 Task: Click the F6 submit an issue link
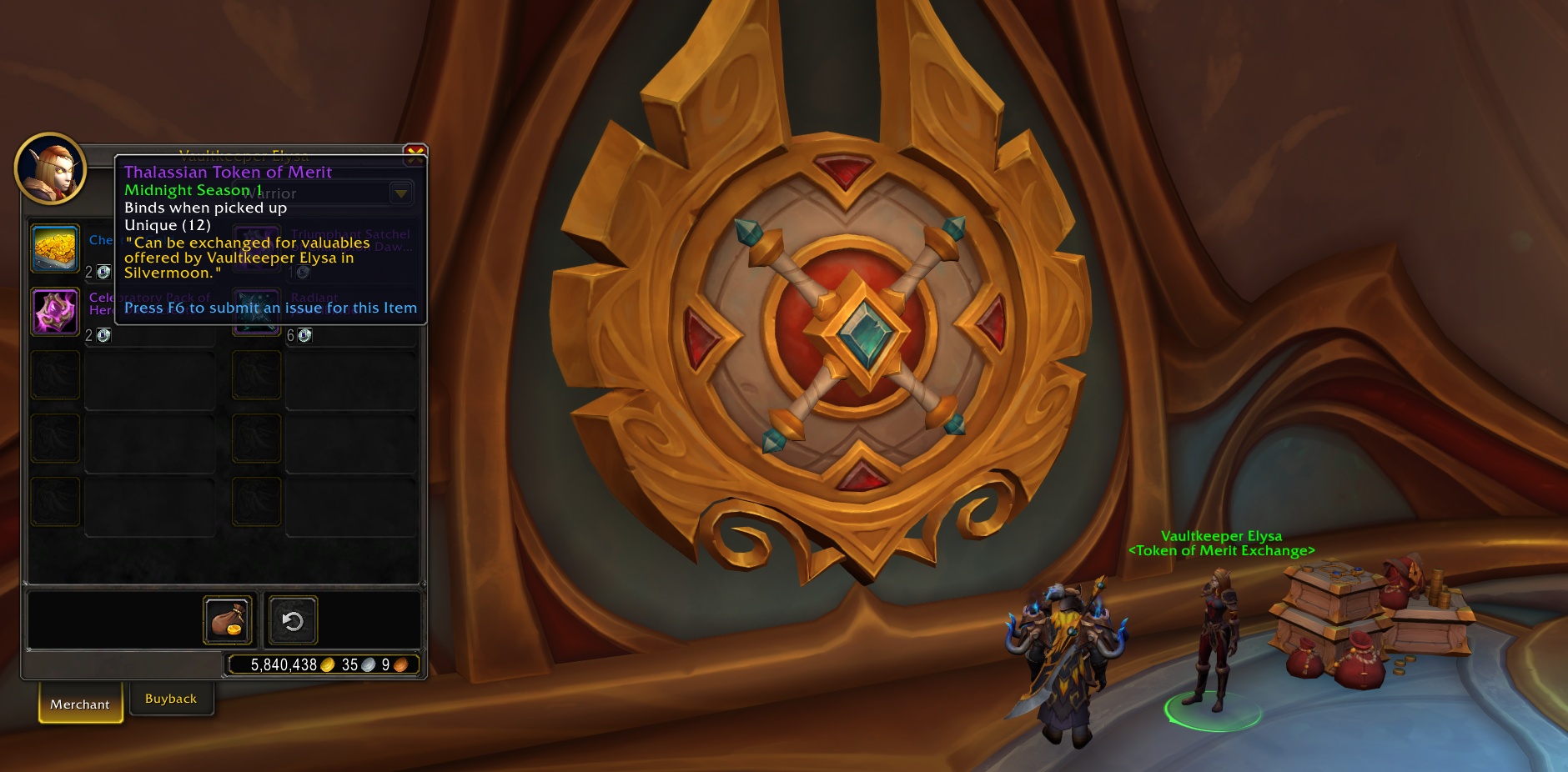[x=269, y=308]
